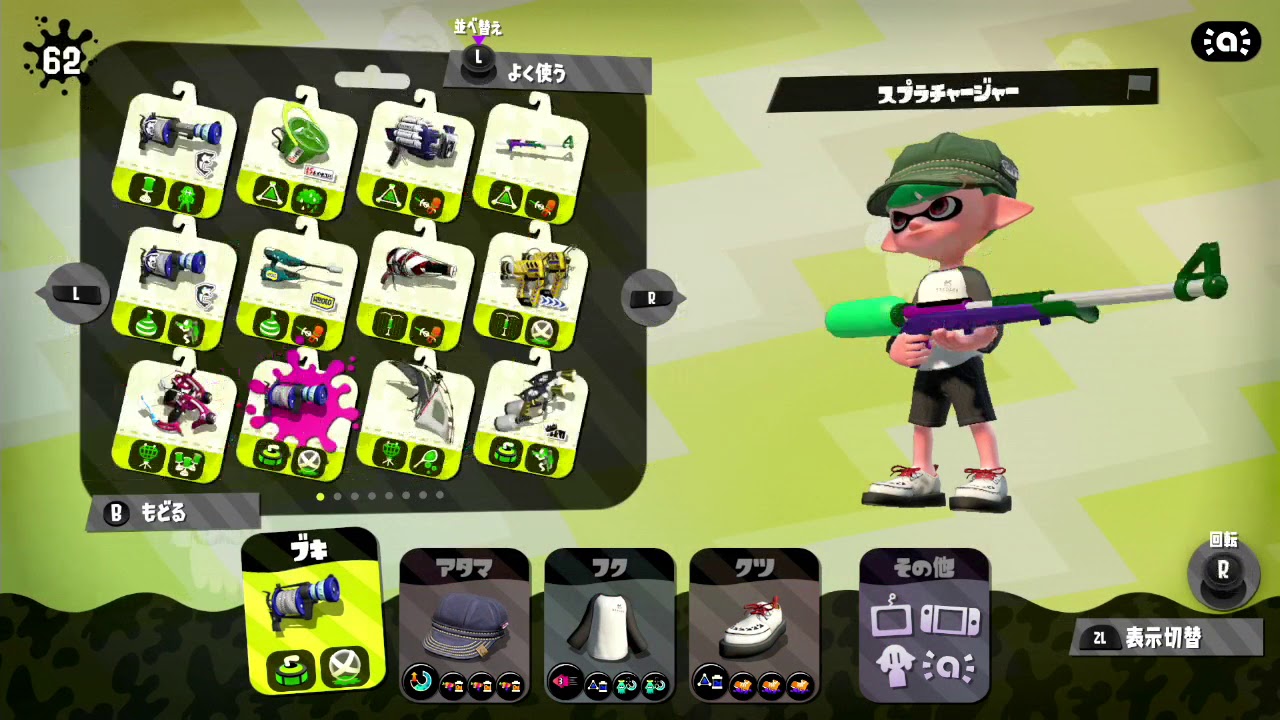Switch to the クツ shoes tab

(757, 565)
